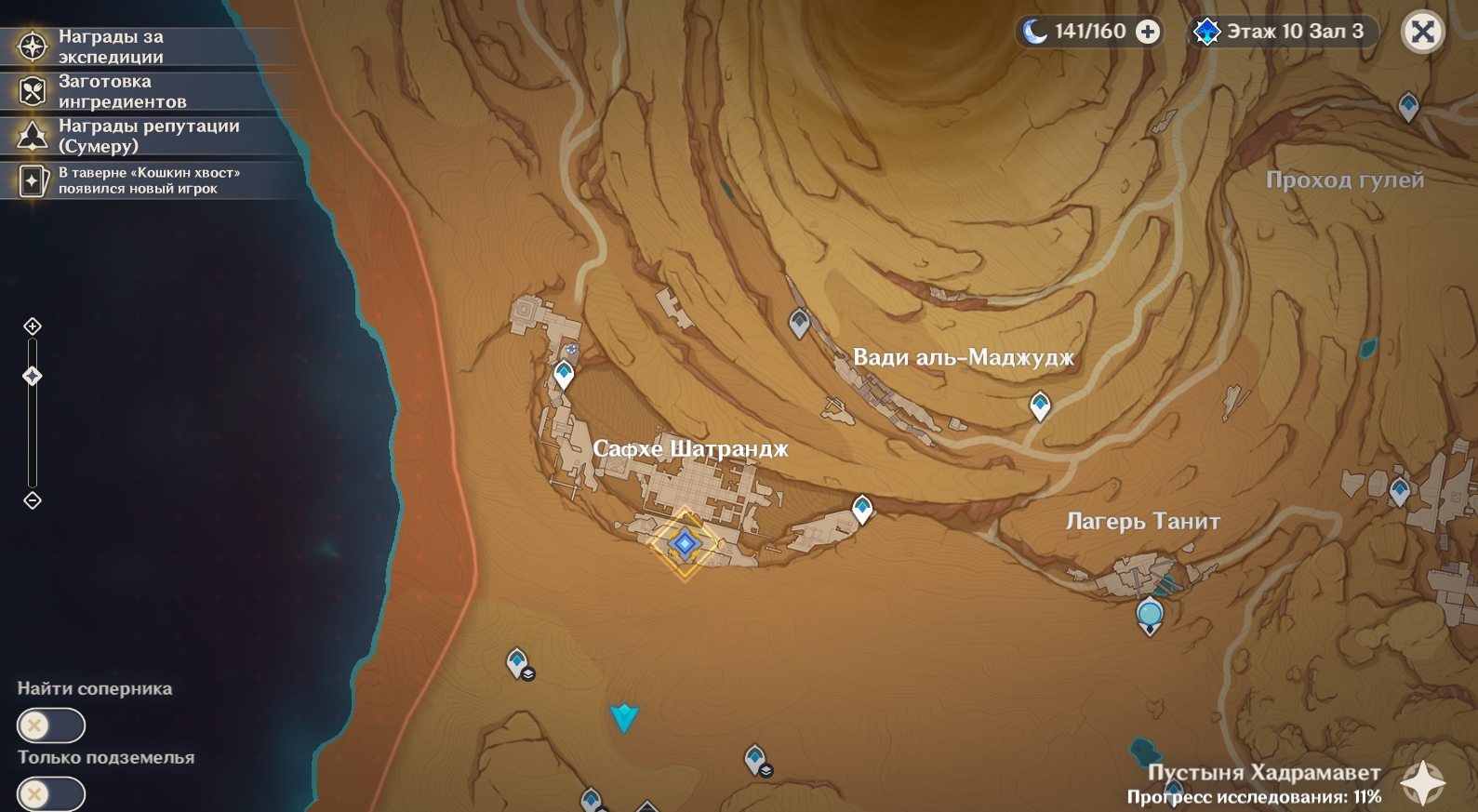Grab the map zoom slider handle
The image size is (1478, 812).
coord(33,376)
